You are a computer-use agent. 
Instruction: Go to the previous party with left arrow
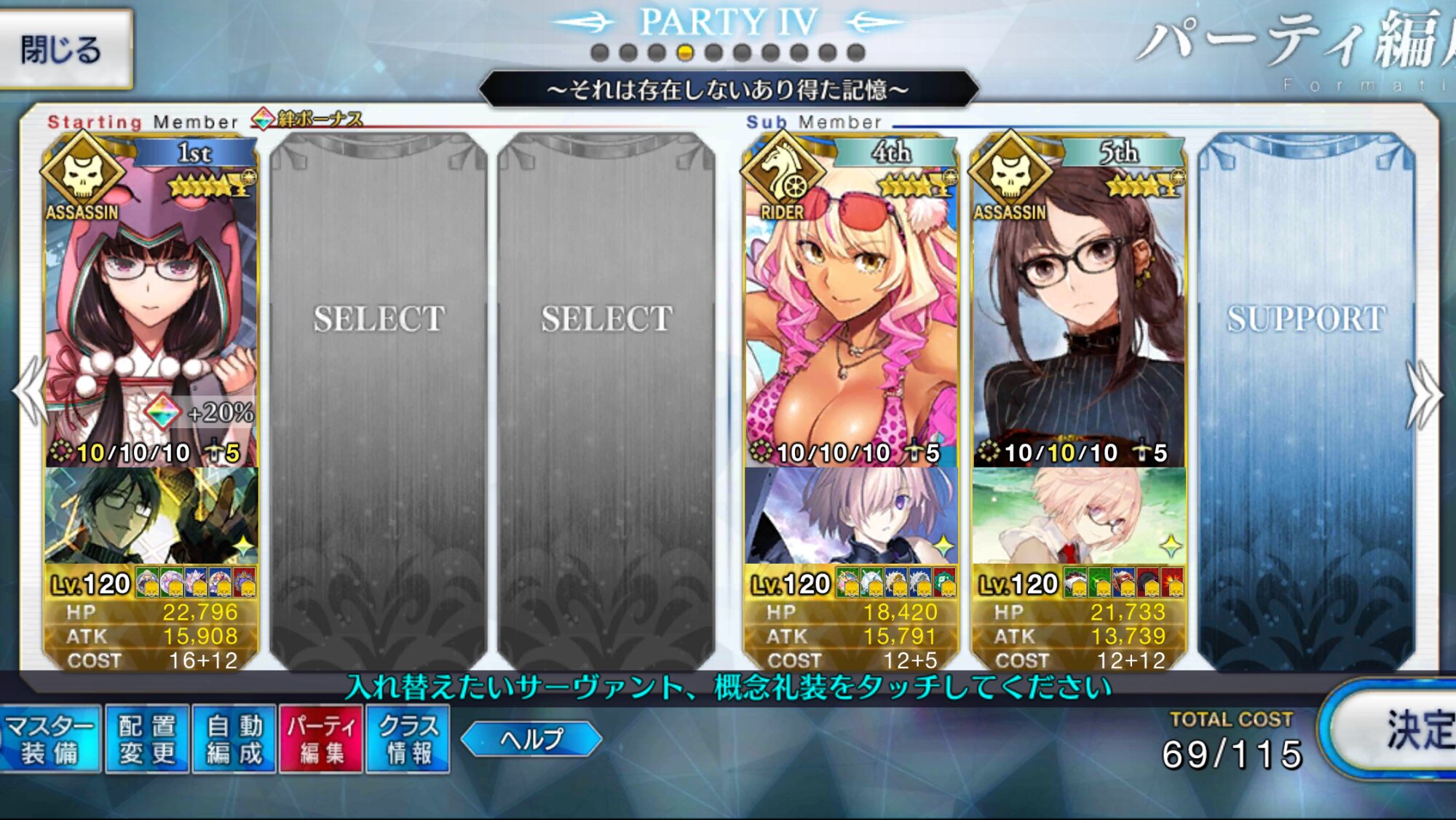[x=29, y=392]
